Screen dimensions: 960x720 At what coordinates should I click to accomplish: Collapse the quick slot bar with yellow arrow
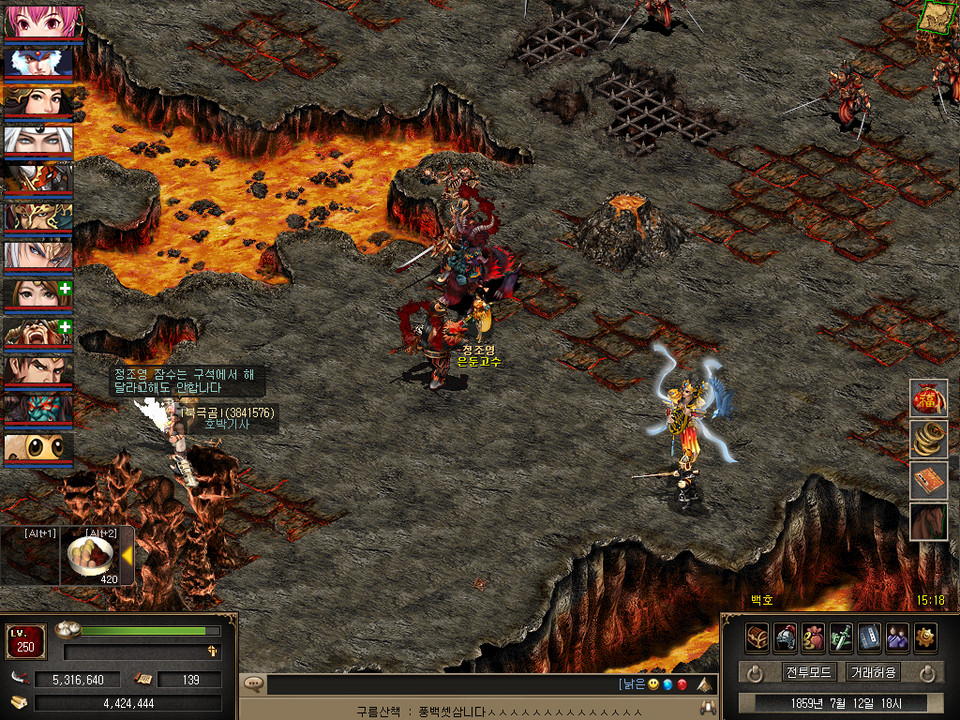point(127,559)
